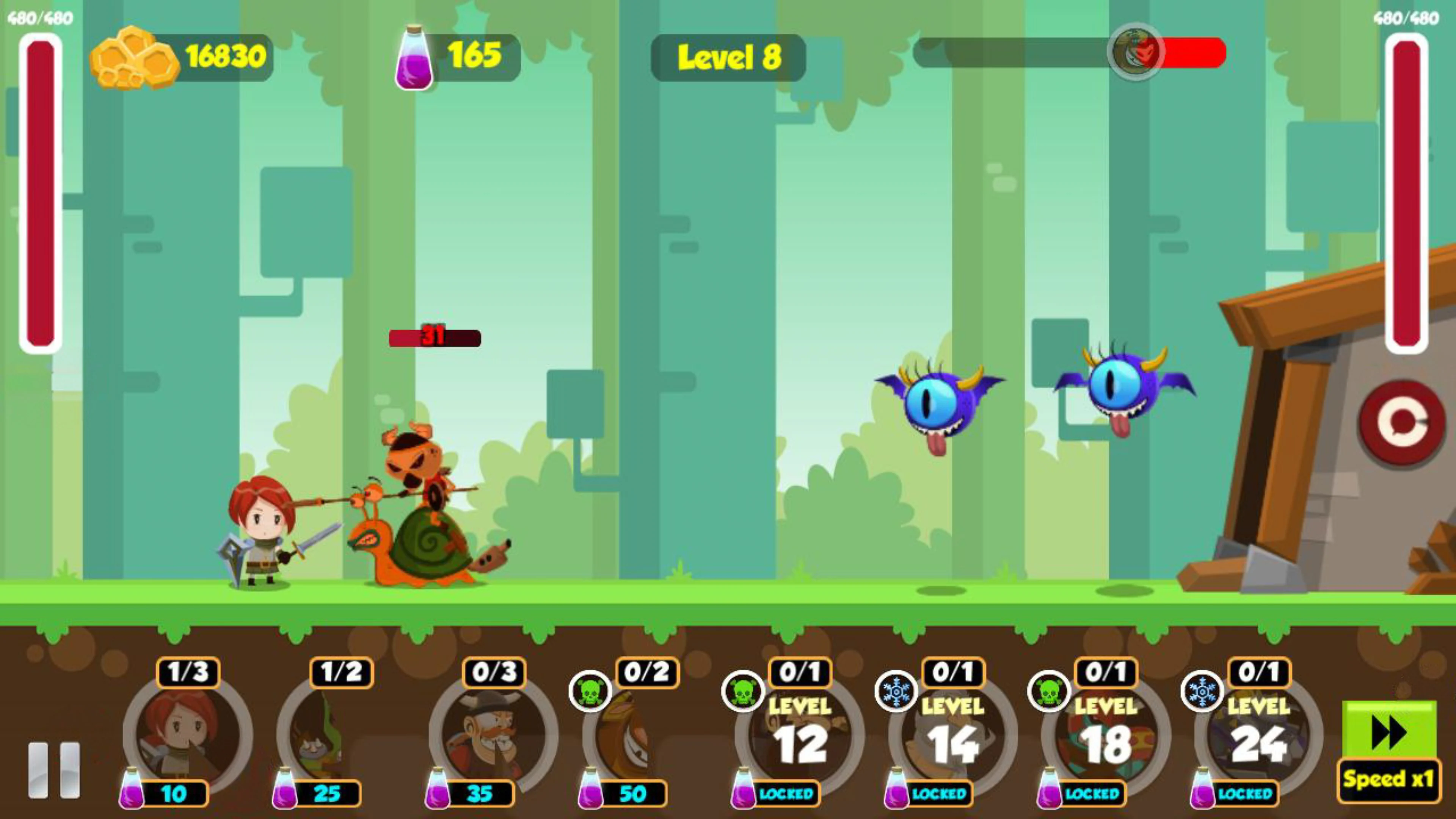Select the red-haired swordswoman hero portrait
1456x819 pixels.
pos(184,735)
